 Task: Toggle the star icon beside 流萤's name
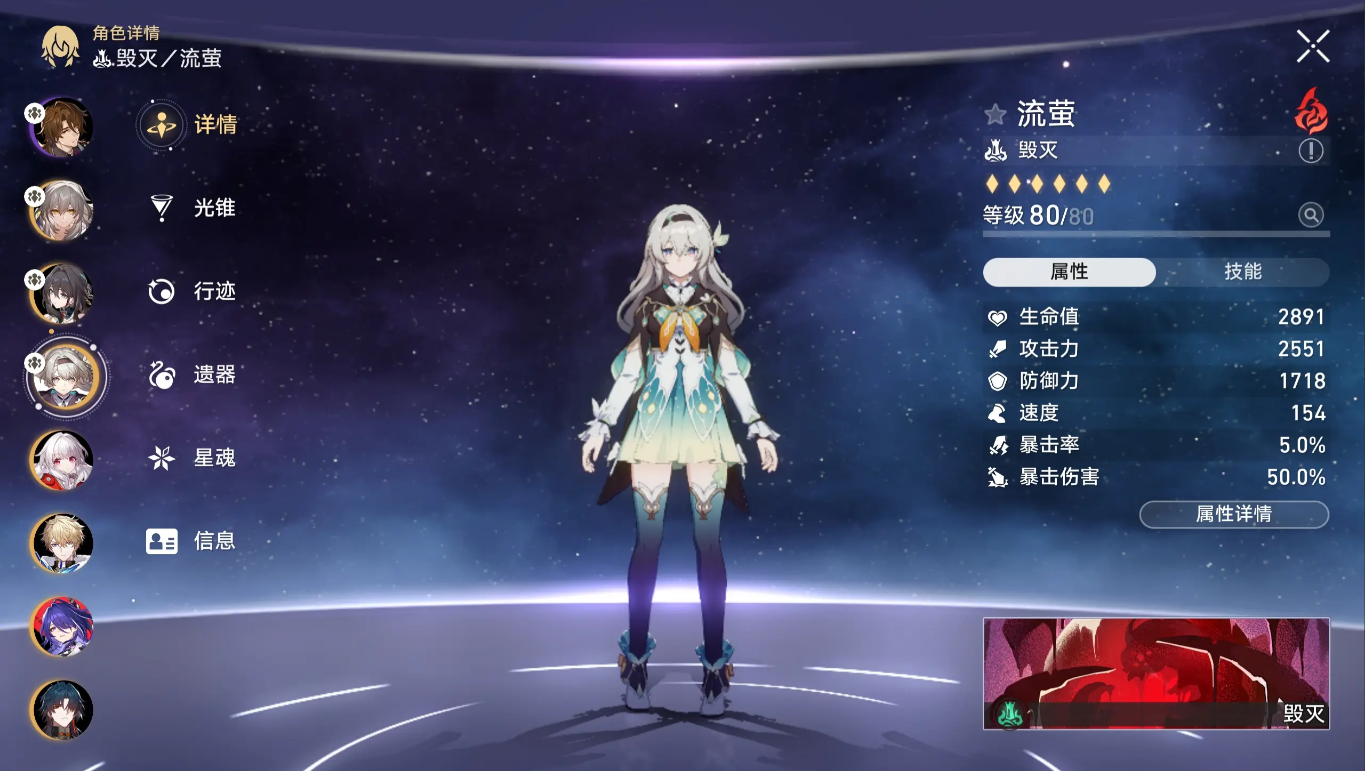[x=995, y=114]
